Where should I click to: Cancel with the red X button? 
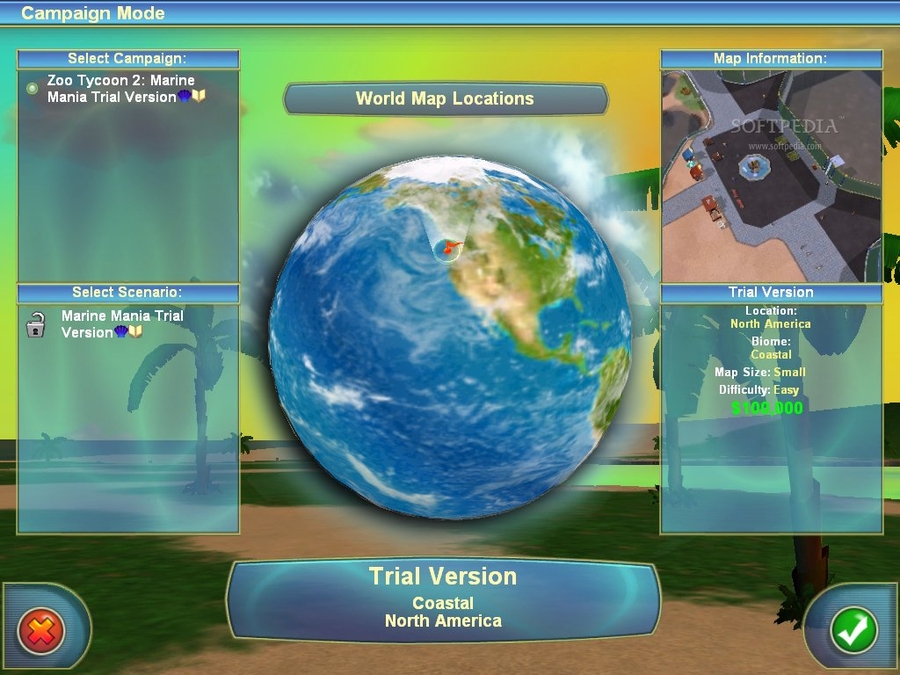click(42, 630)
